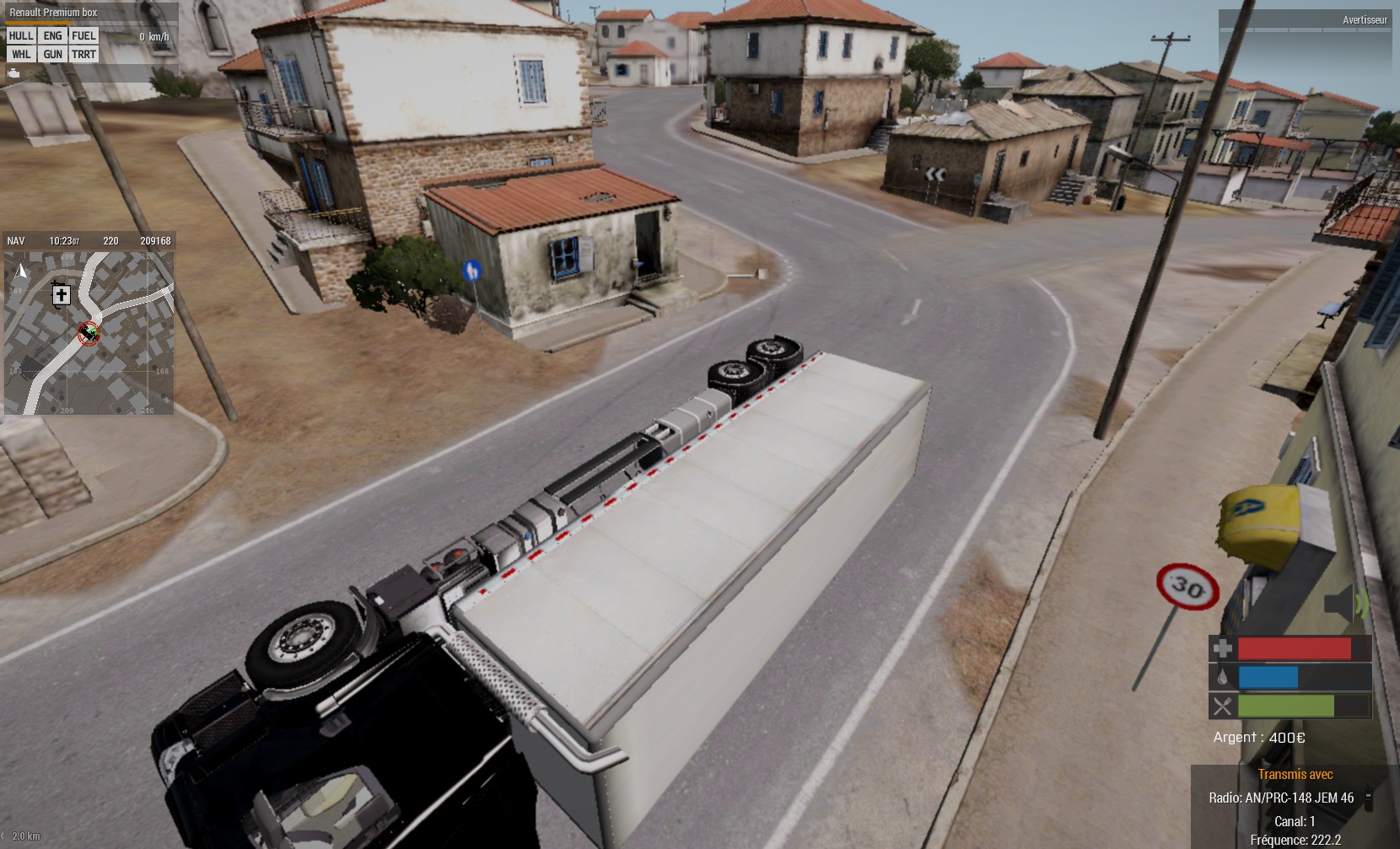
Task: Select the hospital cross marker on the minimap
Action: pos(61,294)
